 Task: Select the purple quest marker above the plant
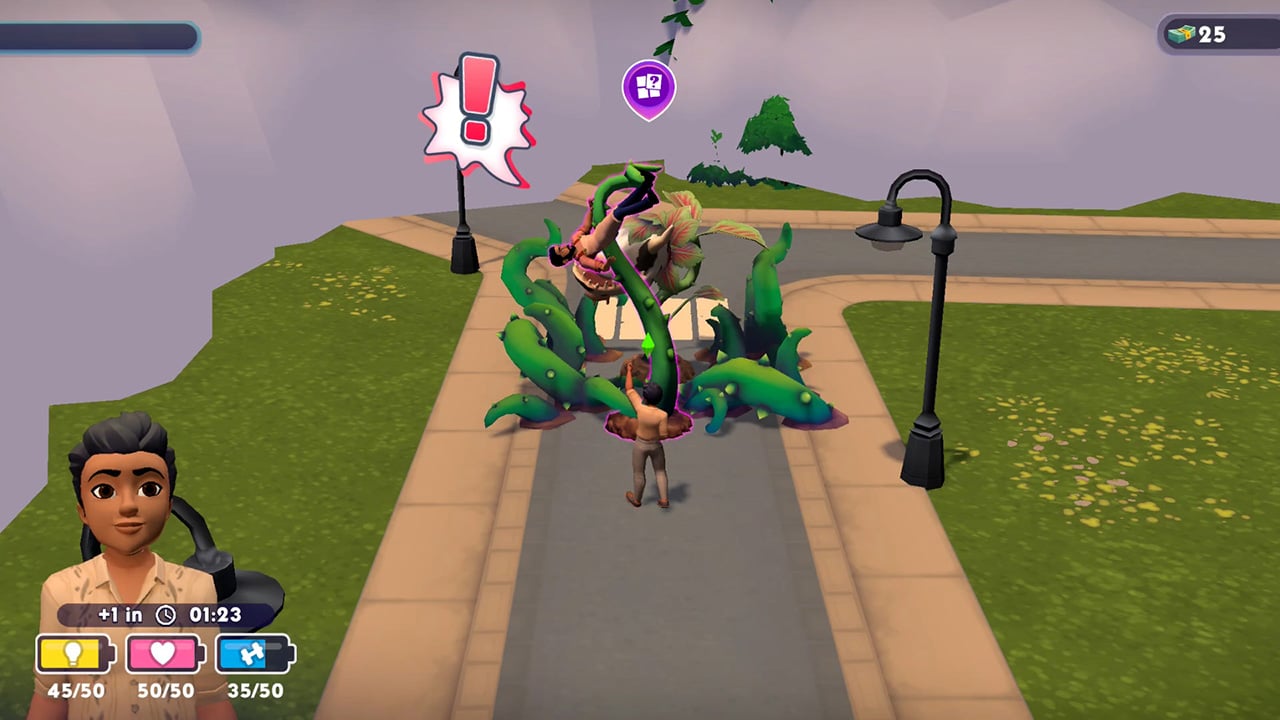point(649,88)
